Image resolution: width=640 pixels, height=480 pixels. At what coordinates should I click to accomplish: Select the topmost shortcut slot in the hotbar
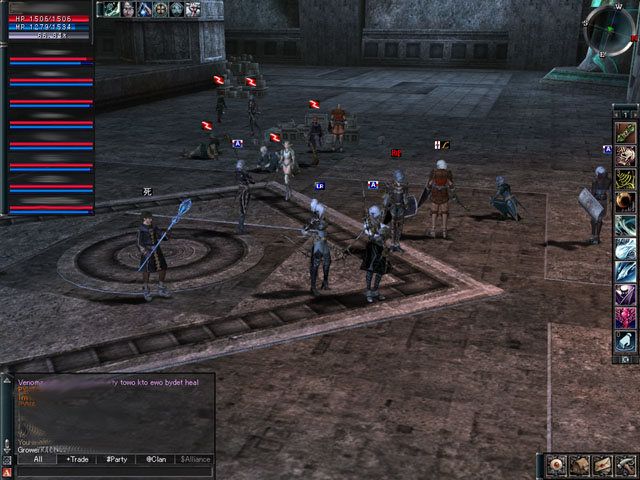coord(625,133)
